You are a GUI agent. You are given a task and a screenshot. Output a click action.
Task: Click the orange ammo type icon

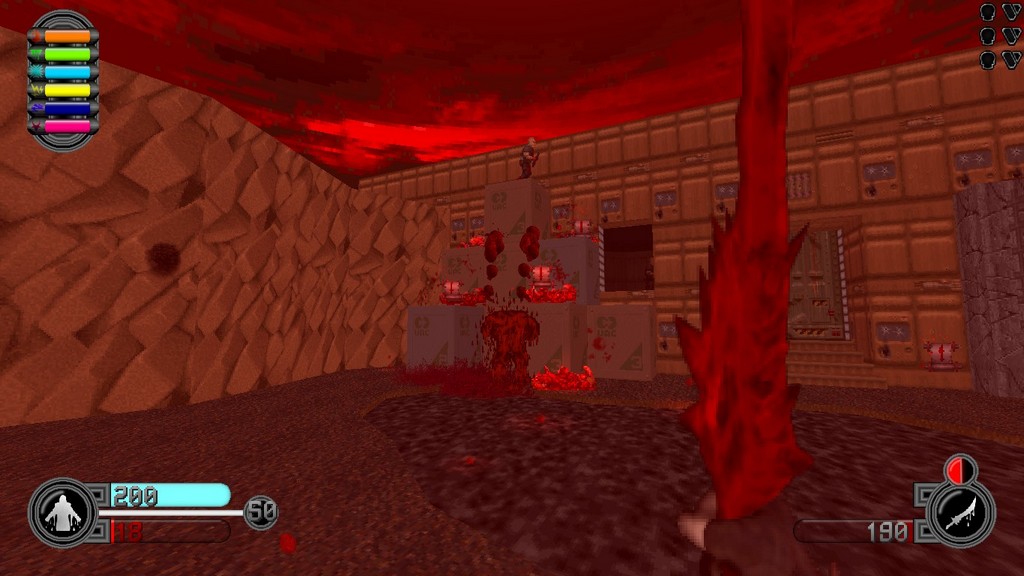36,36
